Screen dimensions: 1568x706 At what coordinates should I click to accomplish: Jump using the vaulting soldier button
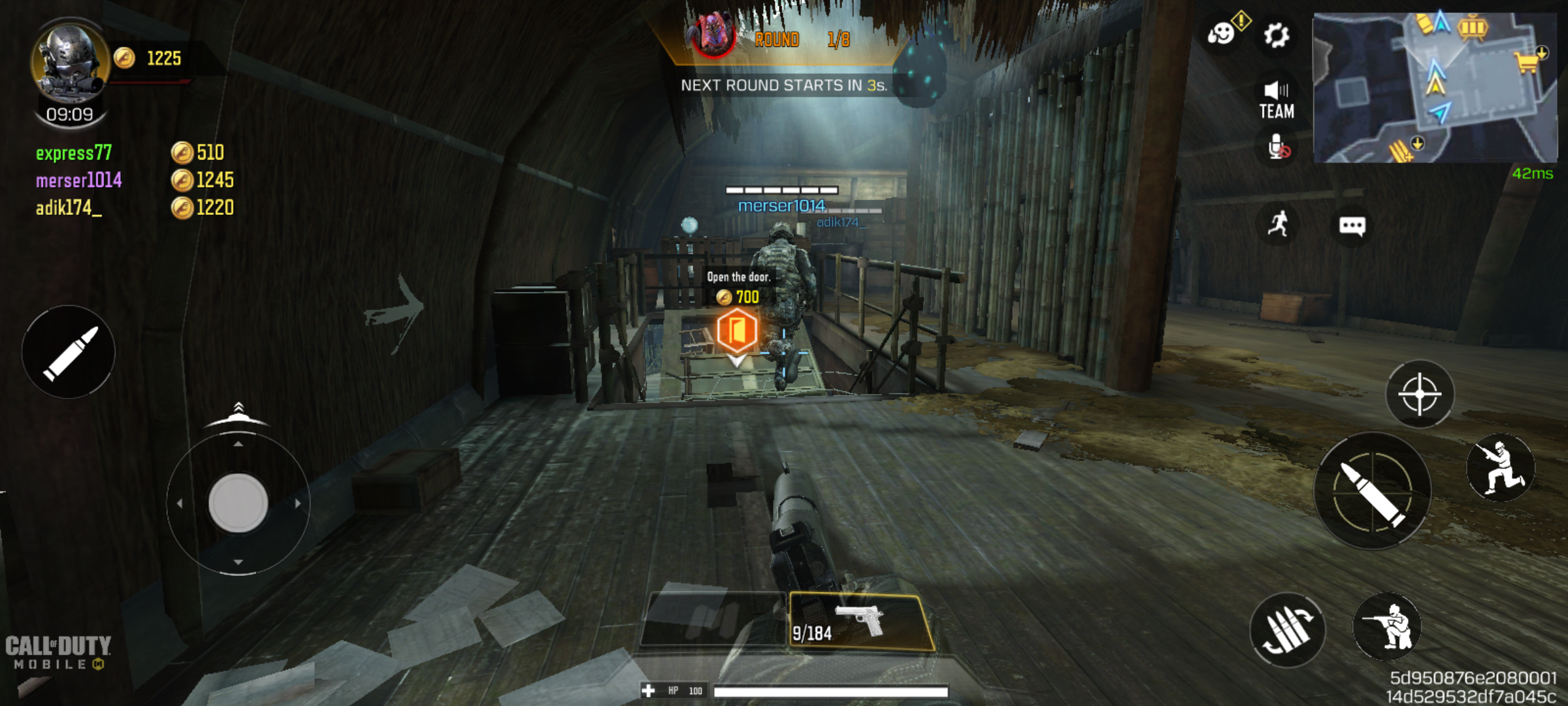click(1501, 468)
